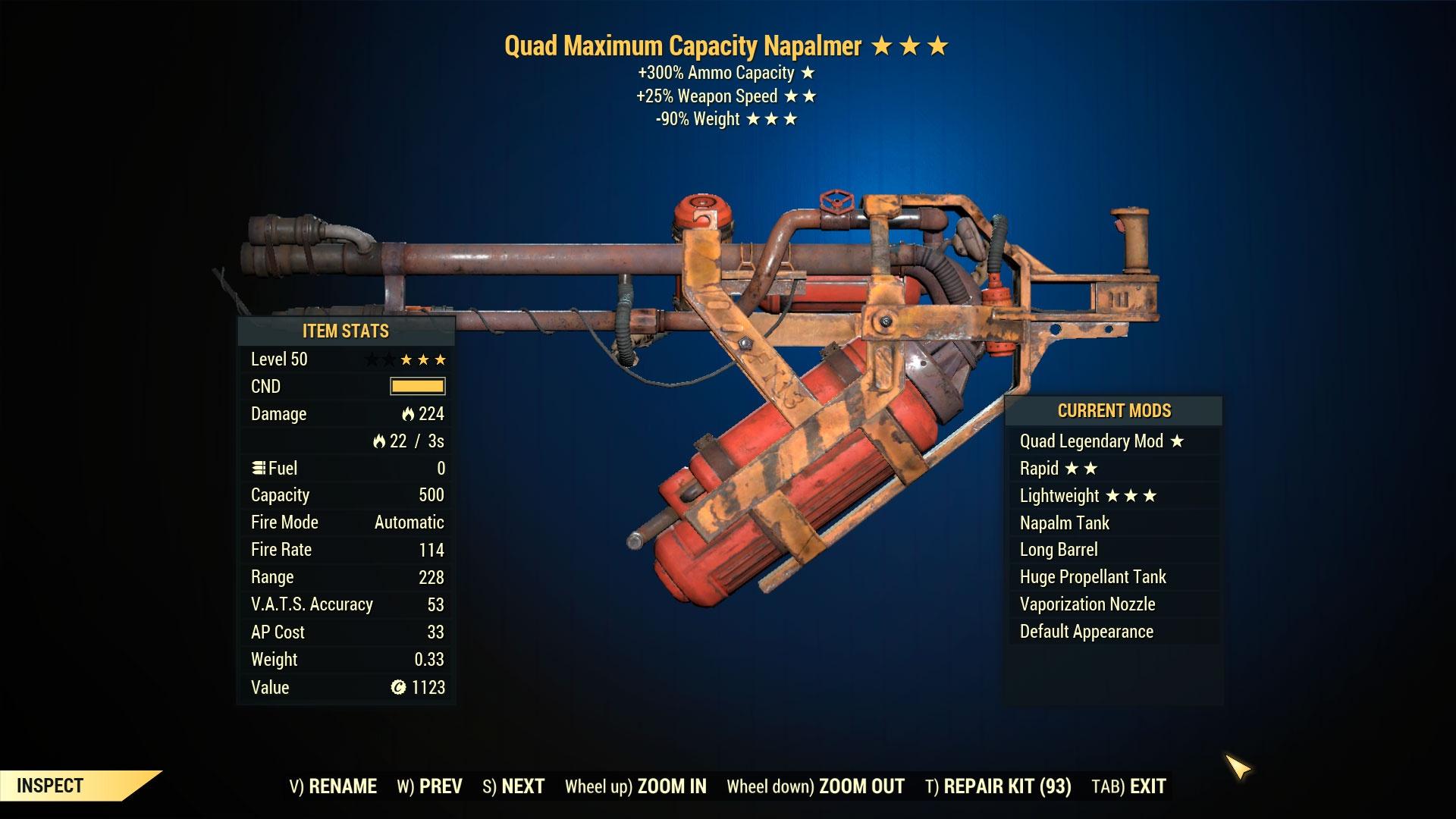Click the CURRENT MODS panel header
The image size is (1456, 819).
point(1114,410)
